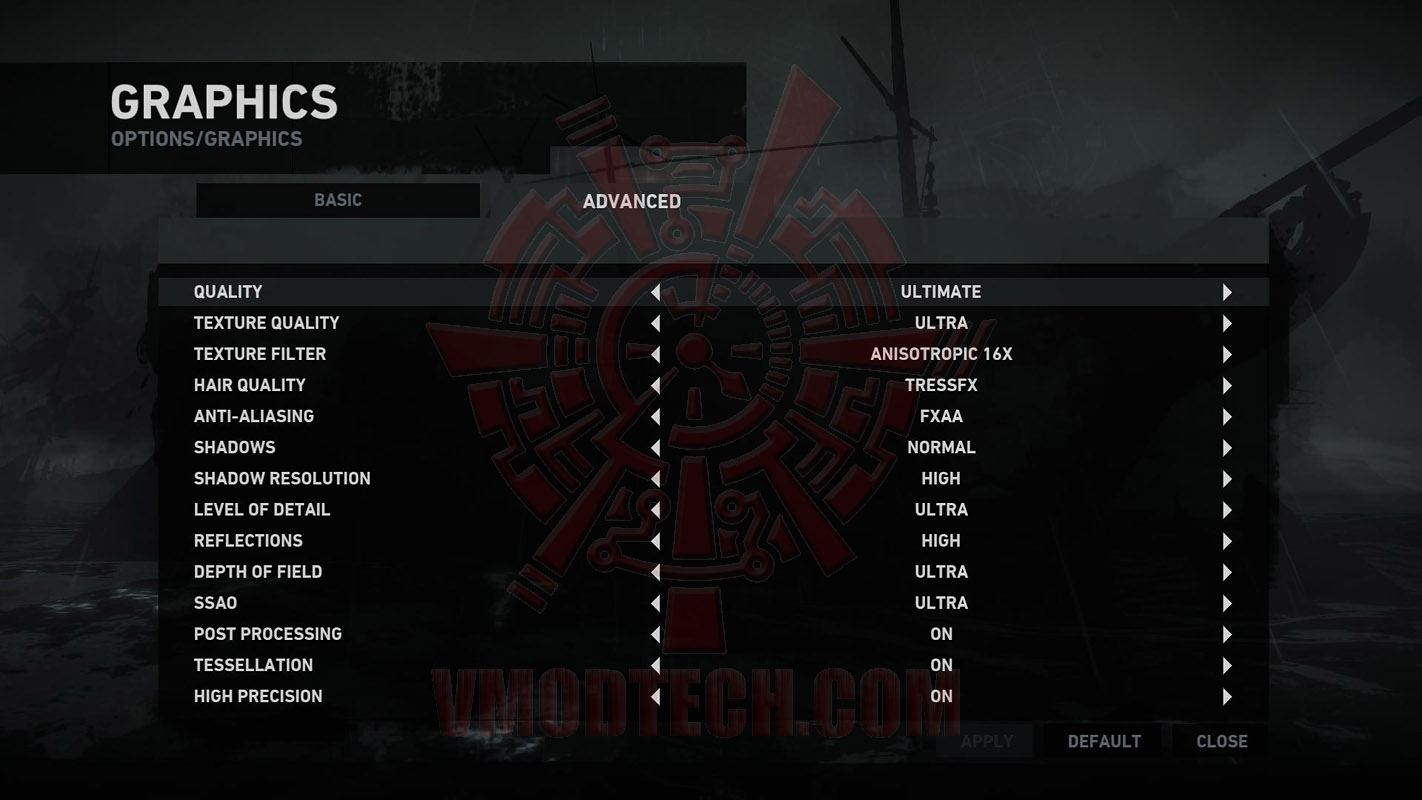The width and height of the screenshot is (1422, 800).
Task: Raise Shadows setting via right arrow
Action: pos(1227,448)
